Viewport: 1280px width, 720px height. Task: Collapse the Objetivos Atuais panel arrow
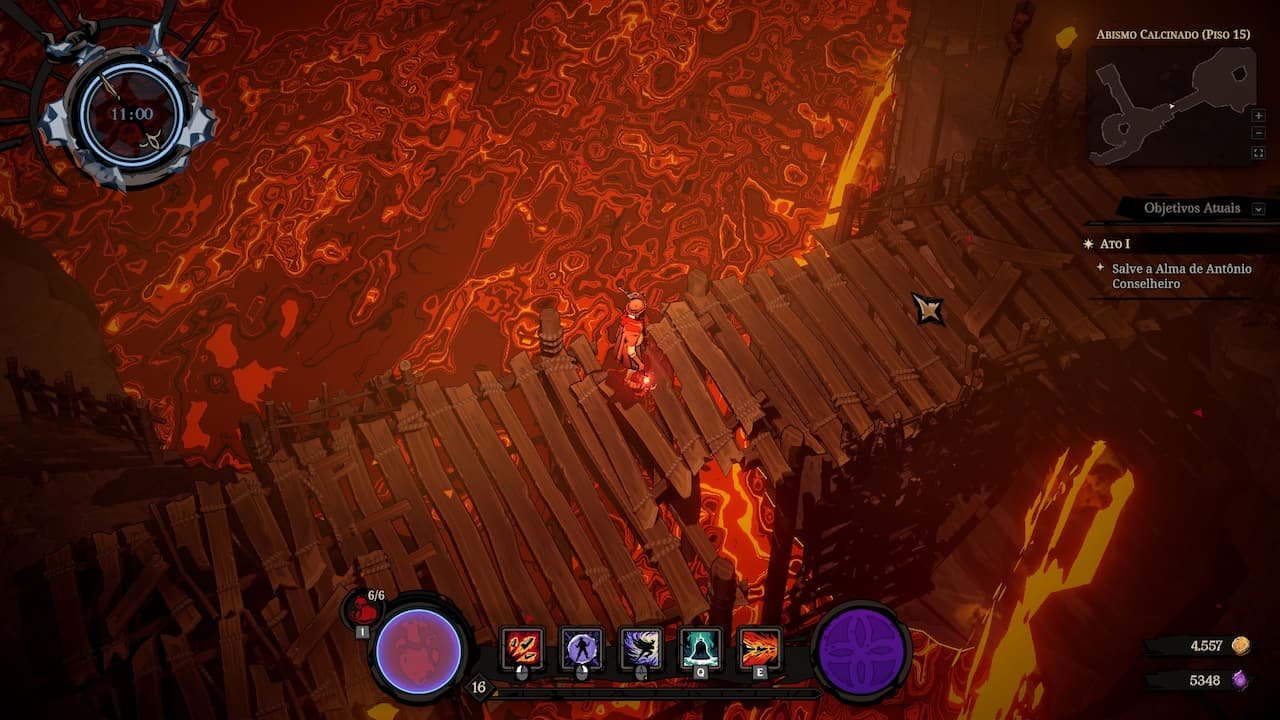tap(1258, 209)
